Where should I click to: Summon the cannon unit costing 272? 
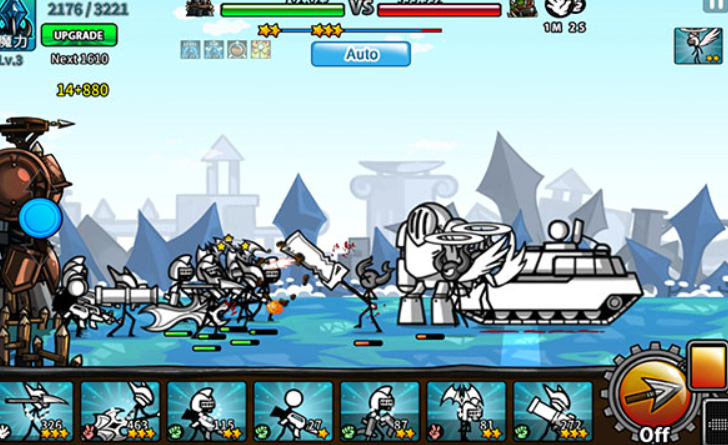(x=553, y=410)
